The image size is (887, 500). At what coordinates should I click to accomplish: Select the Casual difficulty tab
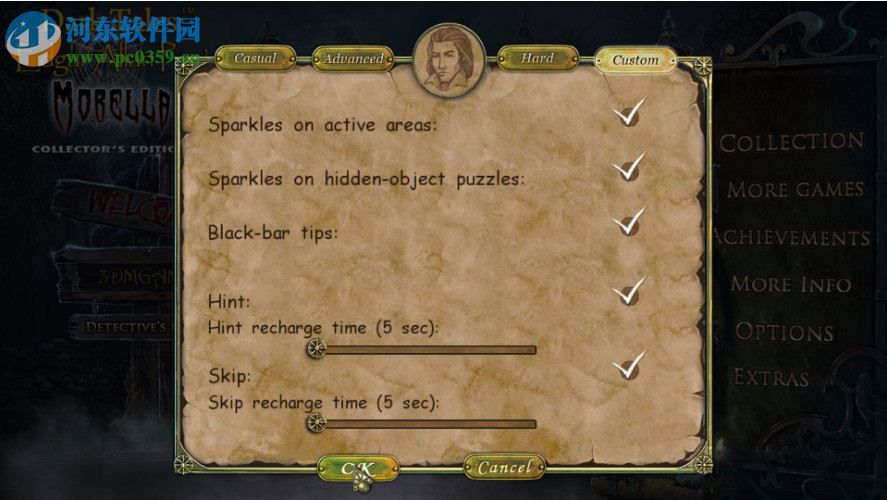[x=254, y=59]
